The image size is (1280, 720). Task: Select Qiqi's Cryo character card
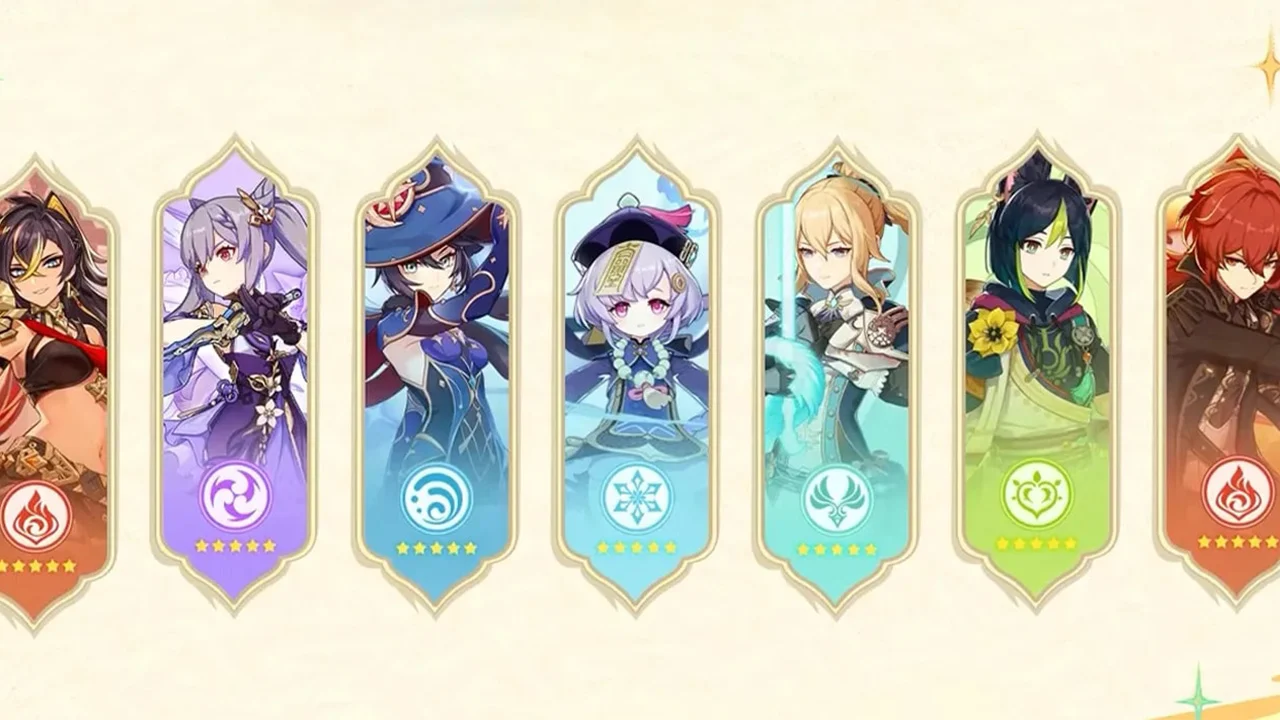pos(637,370)
